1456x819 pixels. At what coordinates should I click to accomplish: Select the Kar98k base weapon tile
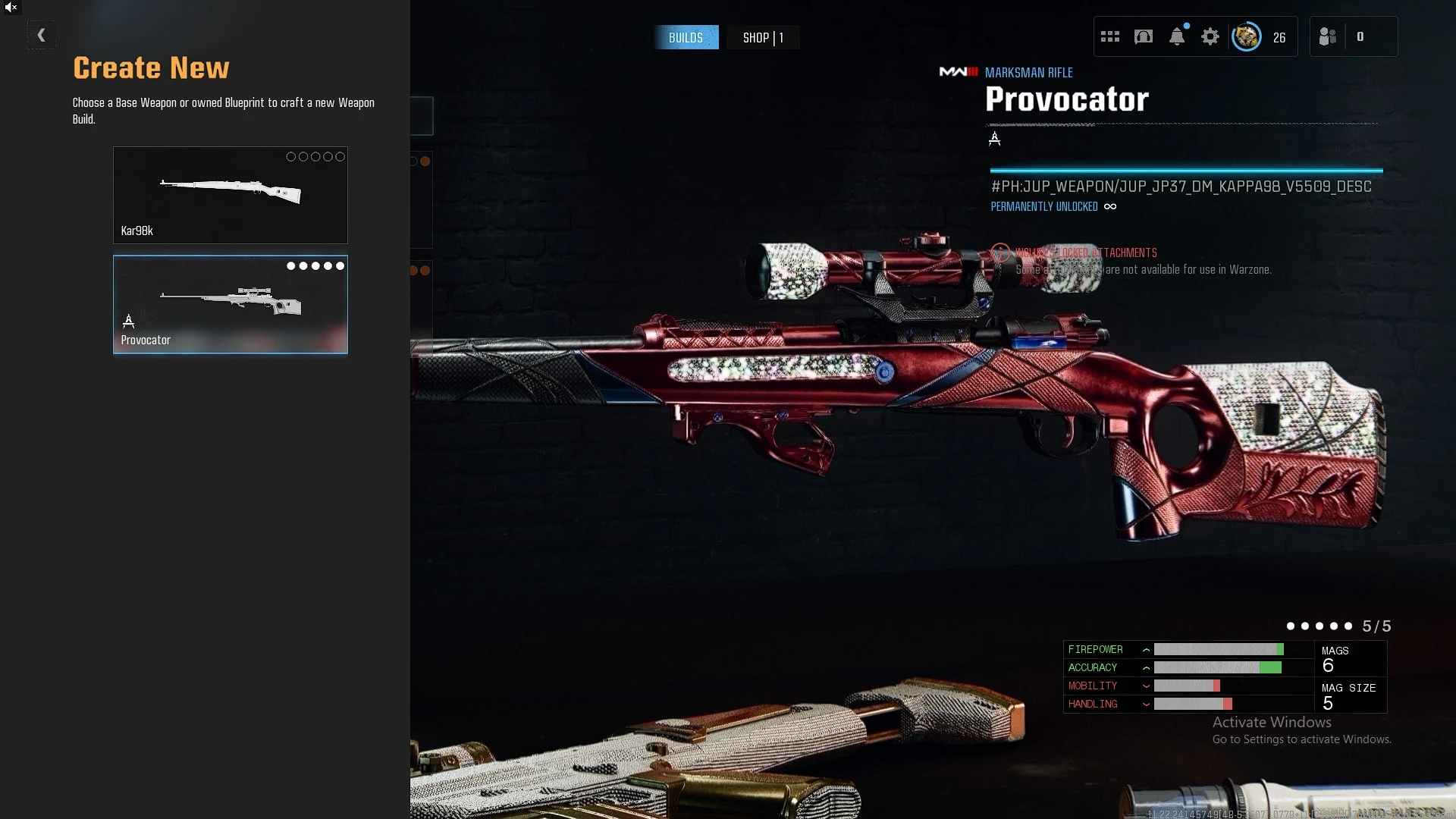[x=230, y=195]
